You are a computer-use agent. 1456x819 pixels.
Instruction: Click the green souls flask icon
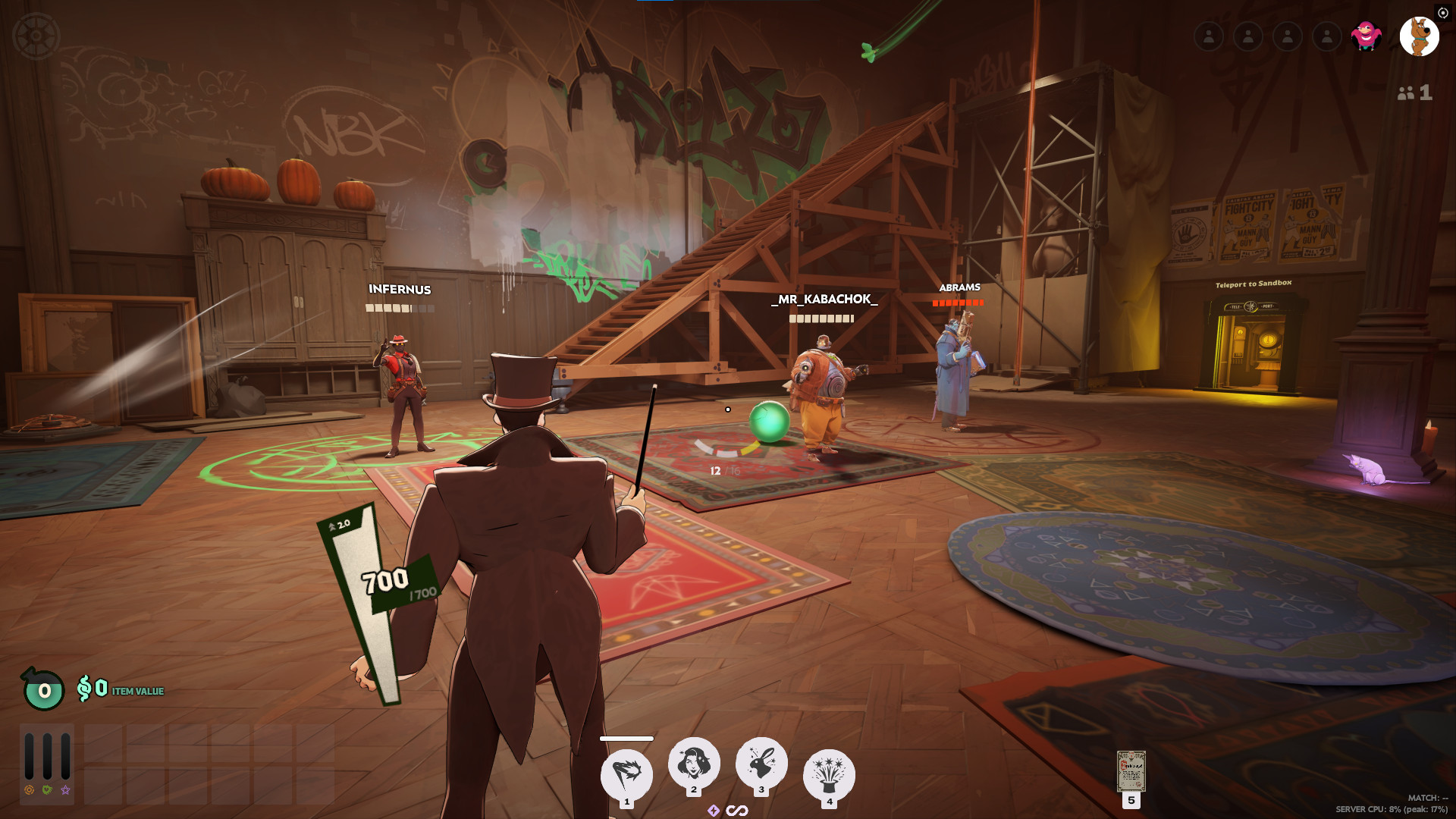[x=44, y=689]
